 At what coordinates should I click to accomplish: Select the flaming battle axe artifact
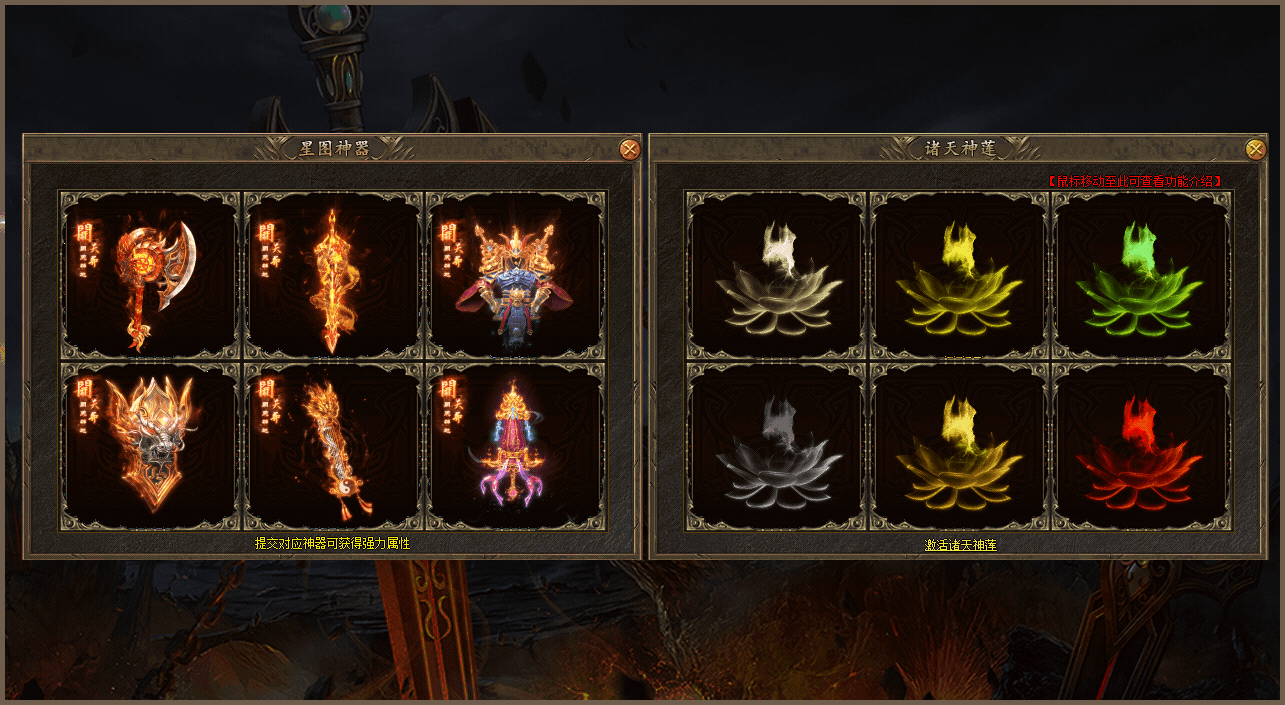150,275
